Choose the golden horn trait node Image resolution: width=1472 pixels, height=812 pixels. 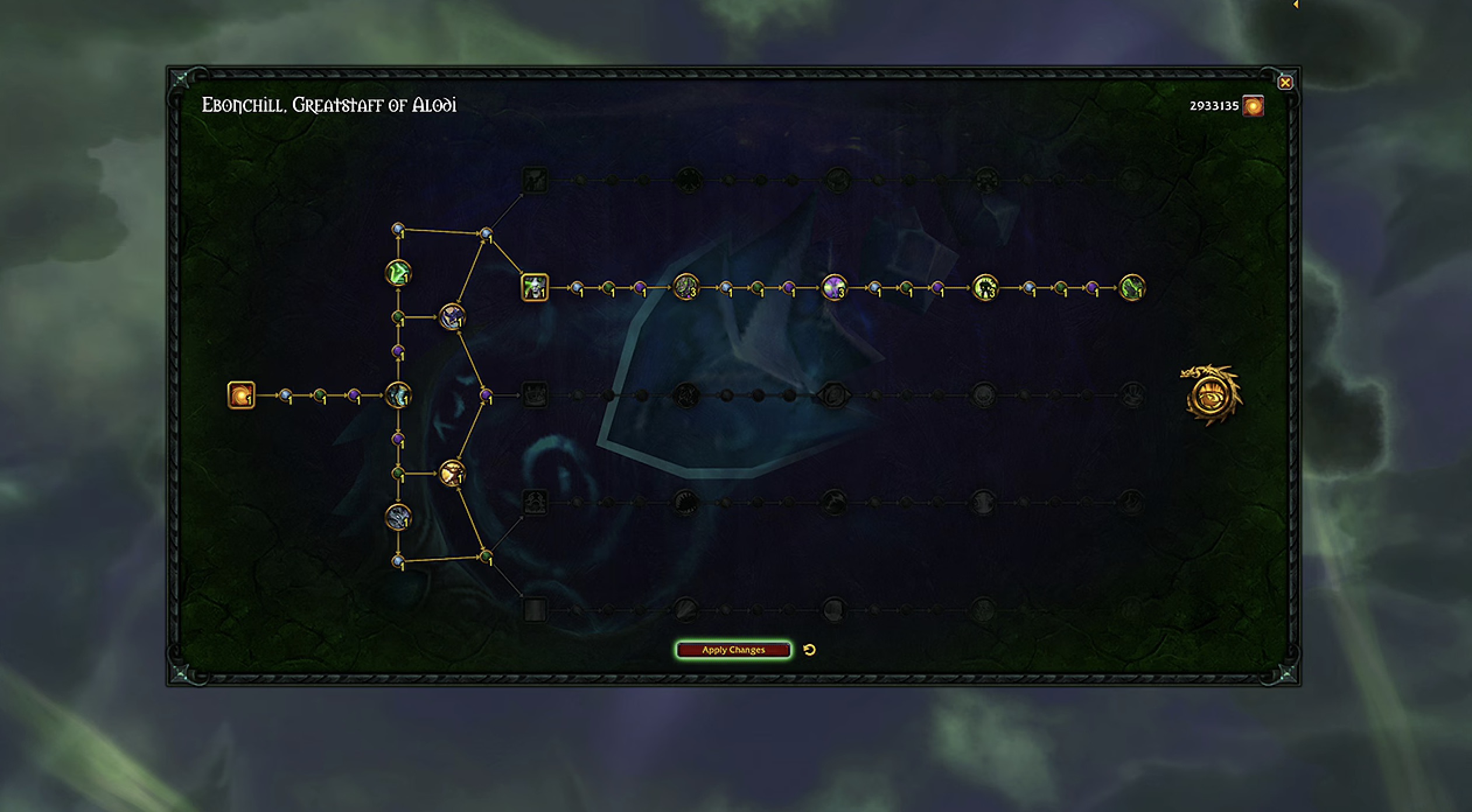click(452, 474)
